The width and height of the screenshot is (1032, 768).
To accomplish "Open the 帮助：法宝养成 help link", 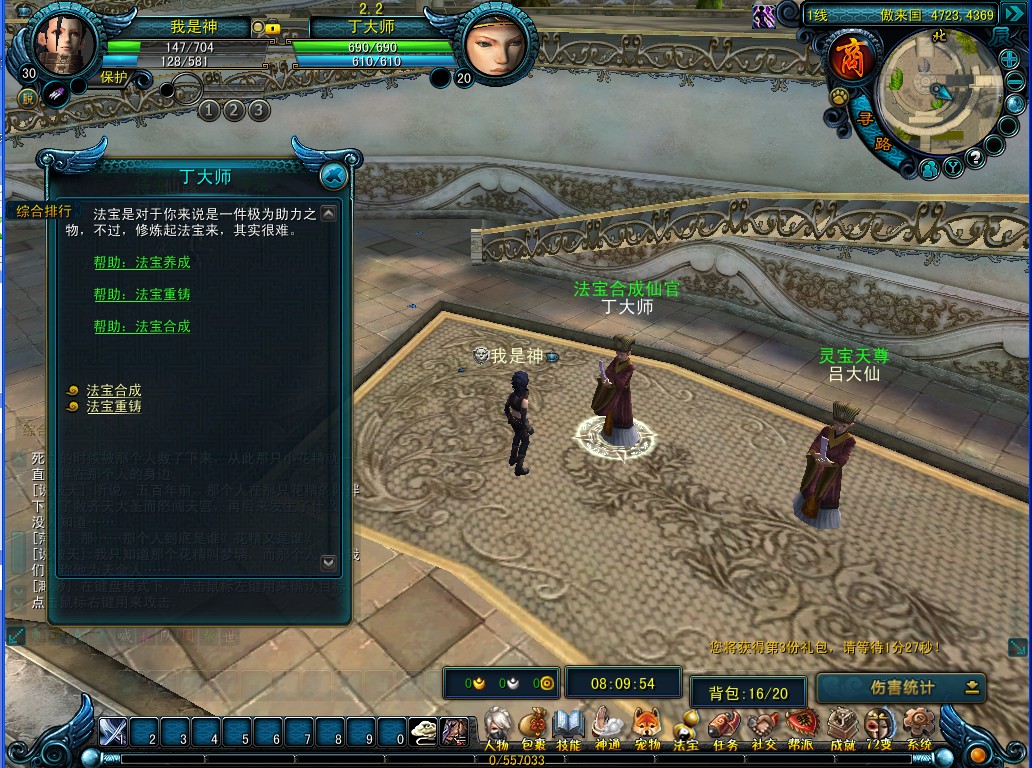I will point(141,263).
